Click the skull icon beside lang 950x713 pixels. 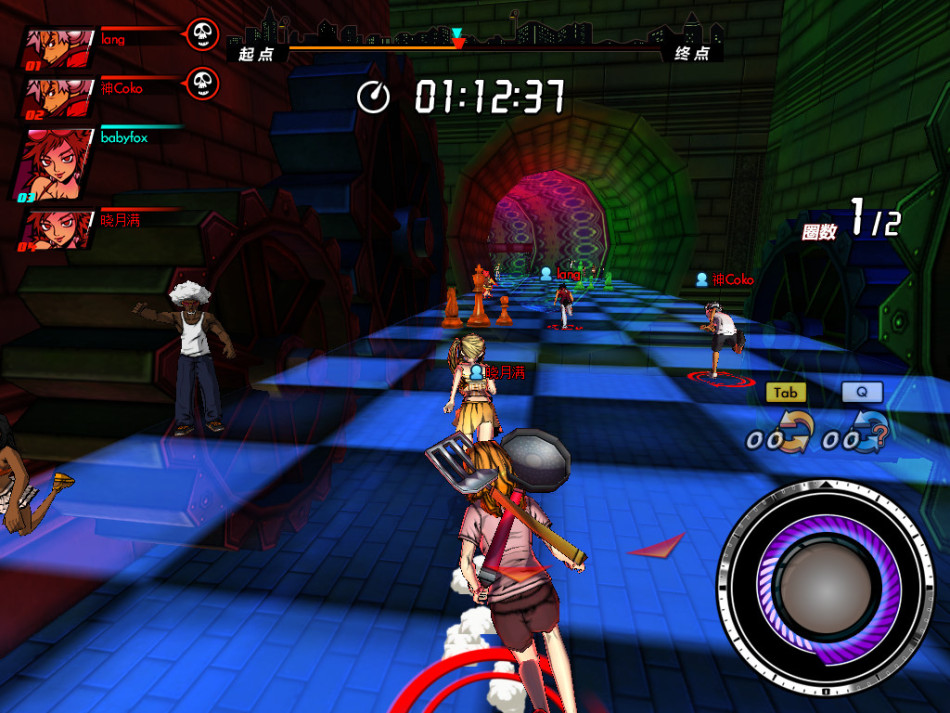click(202, 36)
